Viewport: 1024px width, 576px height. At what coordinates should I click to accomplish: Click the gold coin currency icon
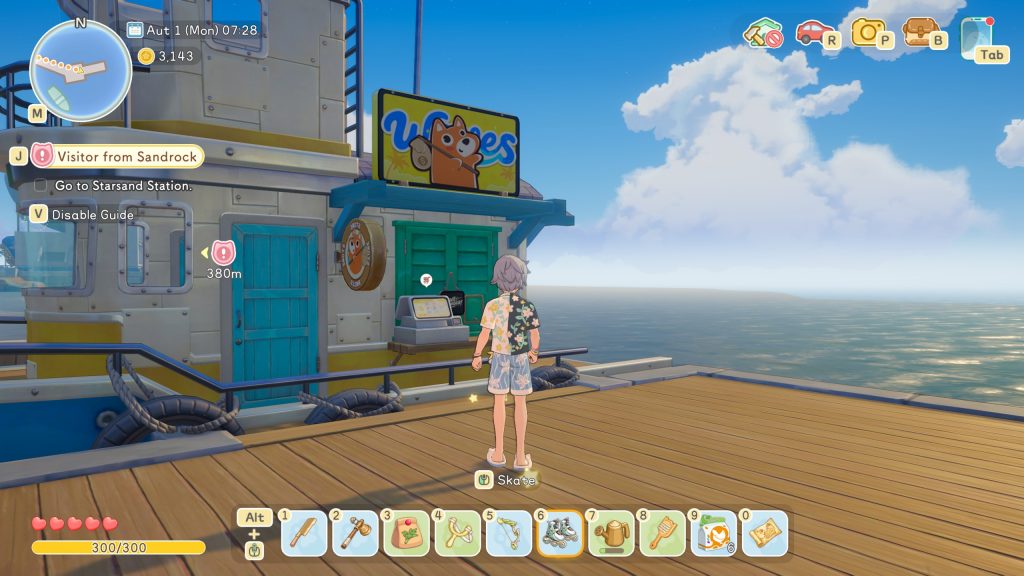[146, 56]
